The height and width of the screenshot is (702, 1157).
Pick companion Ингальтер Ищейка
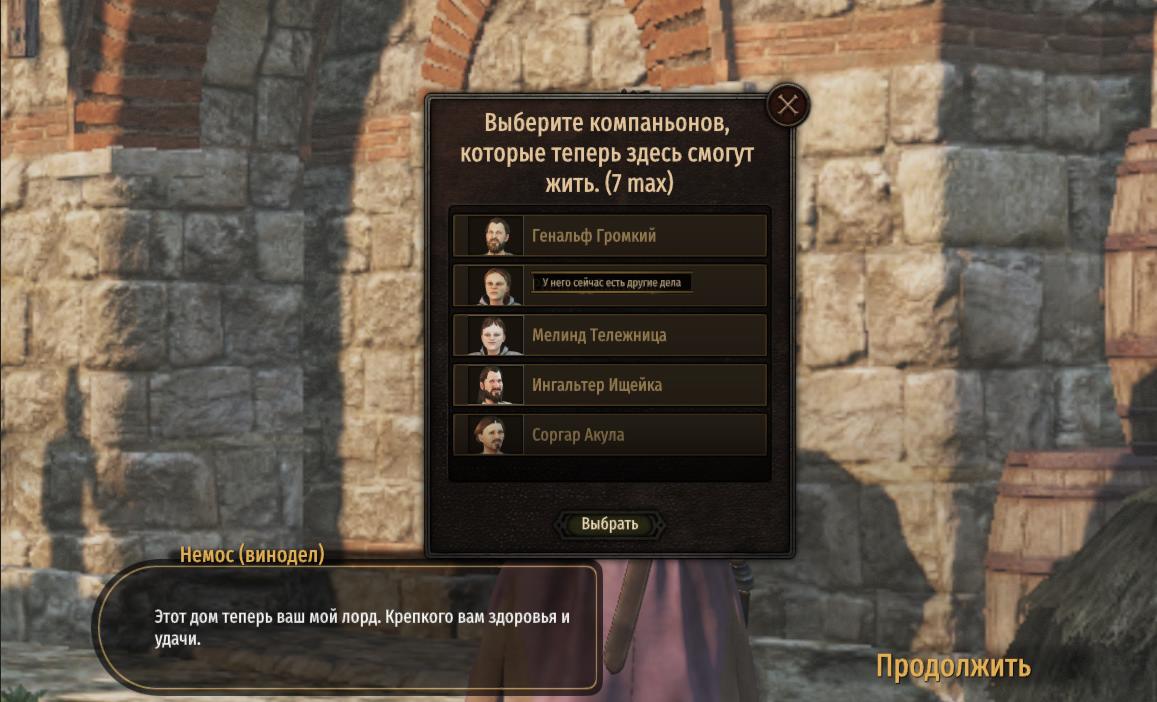[610, 385]
